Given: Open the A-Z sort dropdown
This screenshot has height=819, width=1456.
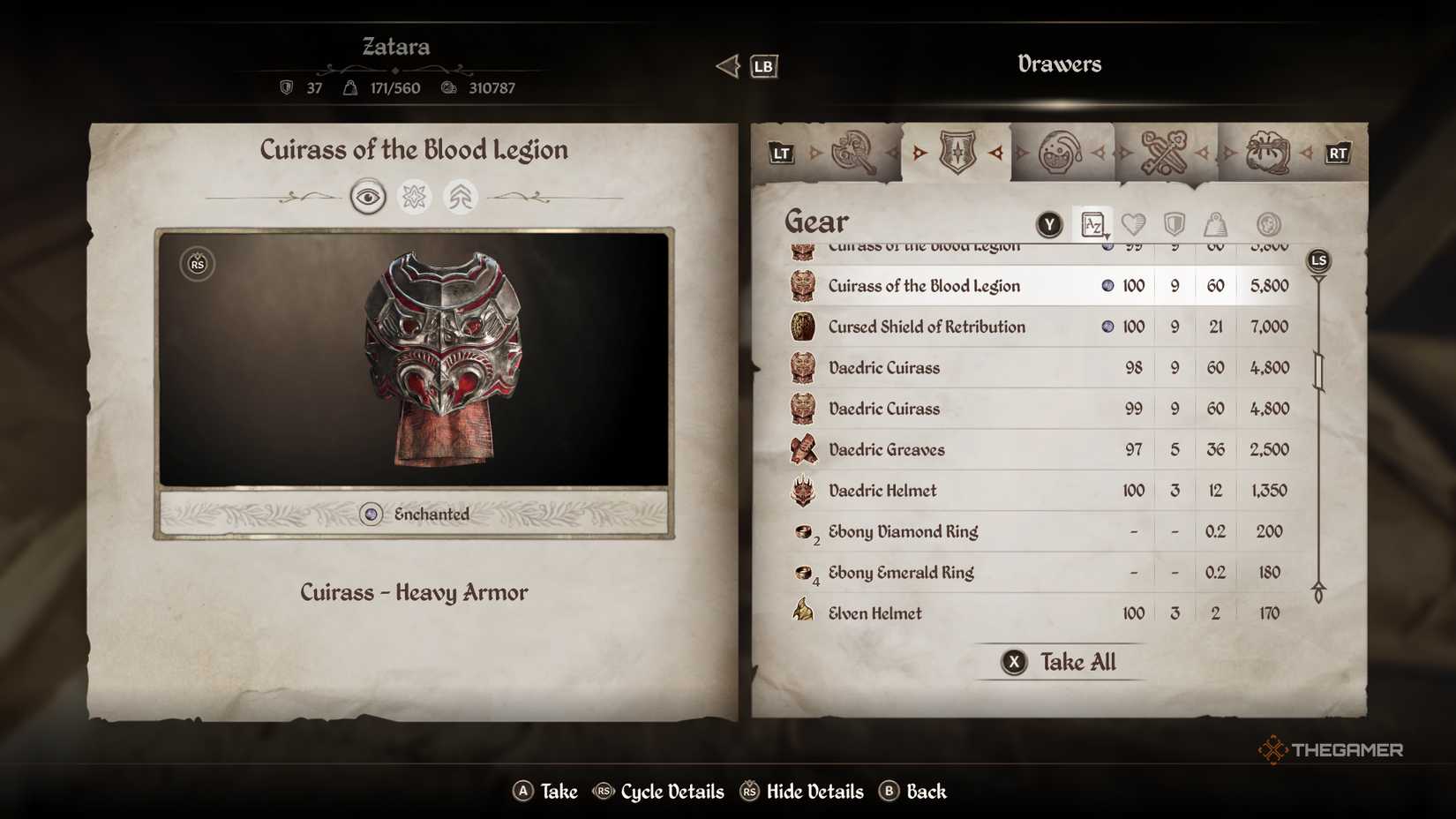Looking at the screenshot, I should pos(1092,225).
